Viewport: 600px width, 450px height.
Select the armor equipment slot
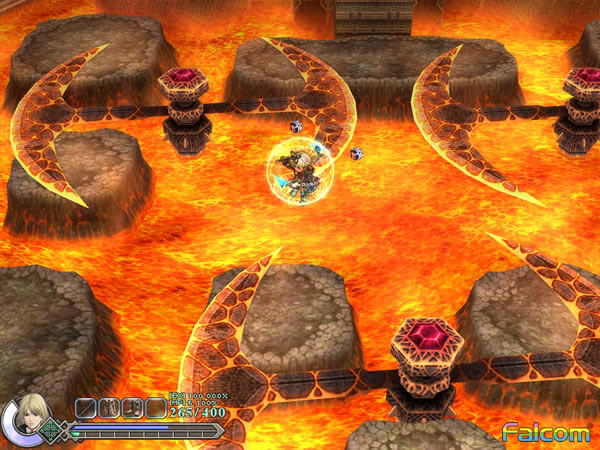click(109, 407)
